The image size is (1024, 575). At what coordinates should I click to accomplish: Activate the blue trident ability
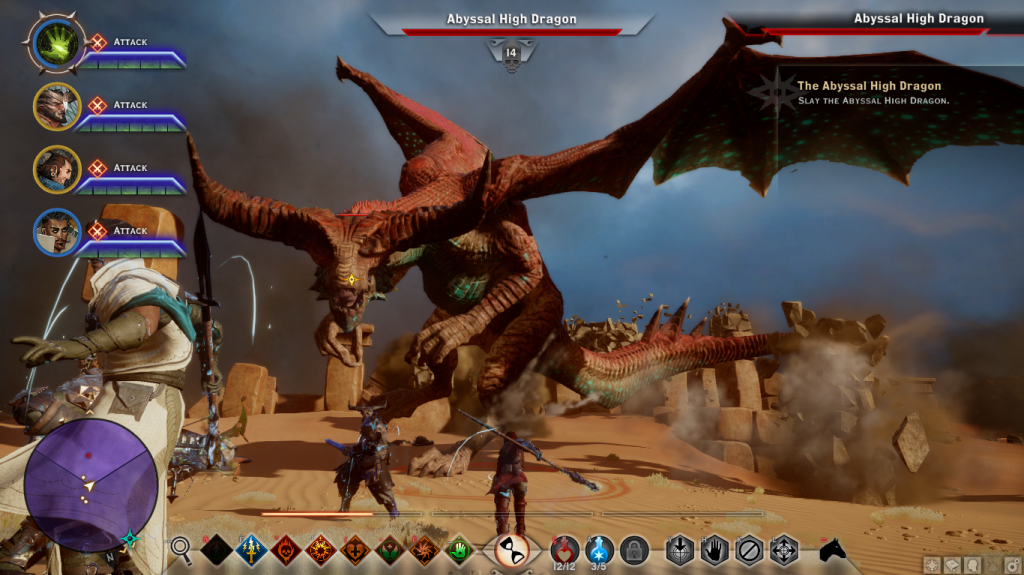[250, 549]
